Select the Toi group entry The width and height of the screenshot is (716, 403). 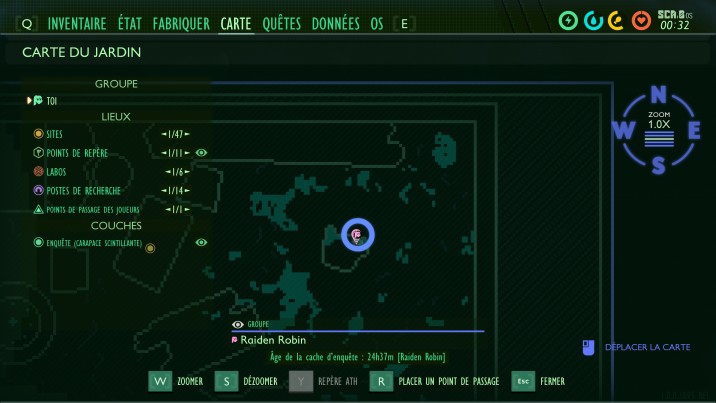coord(52,100)
